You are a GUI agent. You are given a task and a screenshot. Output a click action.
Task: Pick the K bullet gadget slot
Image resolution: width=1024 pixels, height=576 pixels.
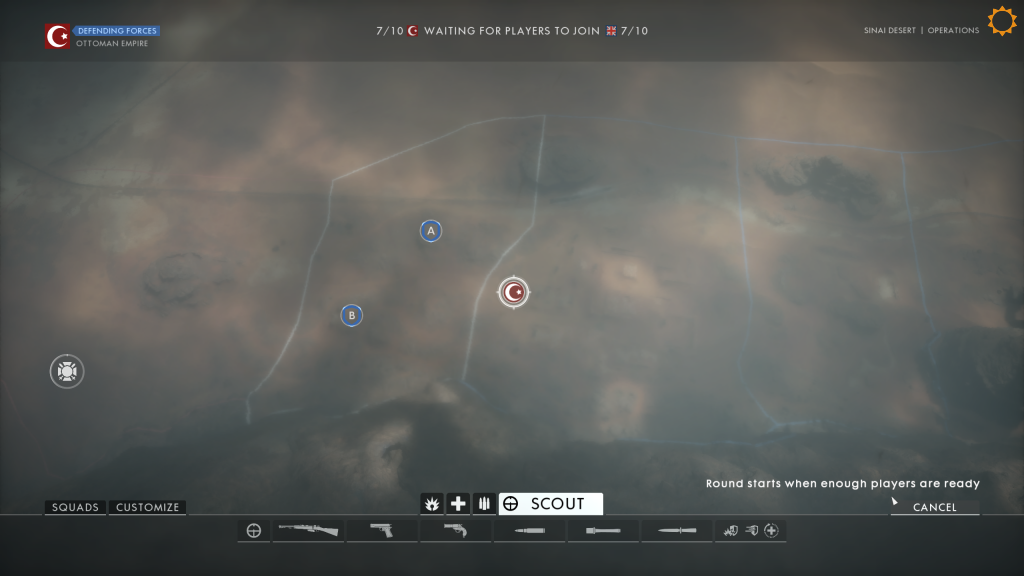pyautogui.click(x=529, y=530)
